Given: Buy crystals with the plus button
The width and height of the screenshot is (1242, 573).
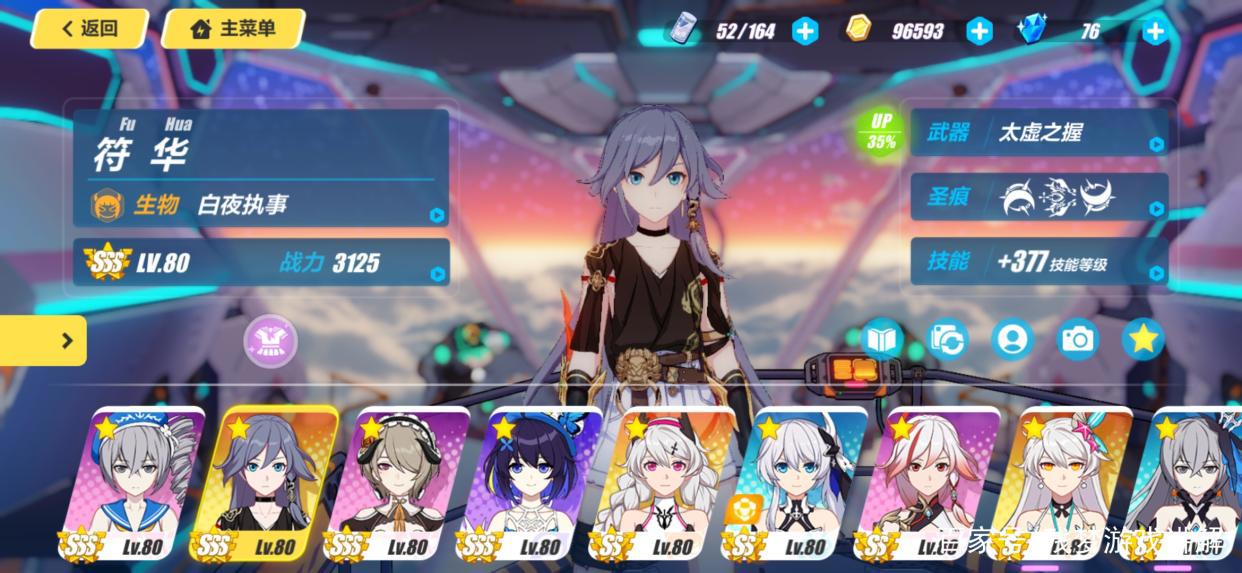Looking at the screenshot, I should (1155, 31).
